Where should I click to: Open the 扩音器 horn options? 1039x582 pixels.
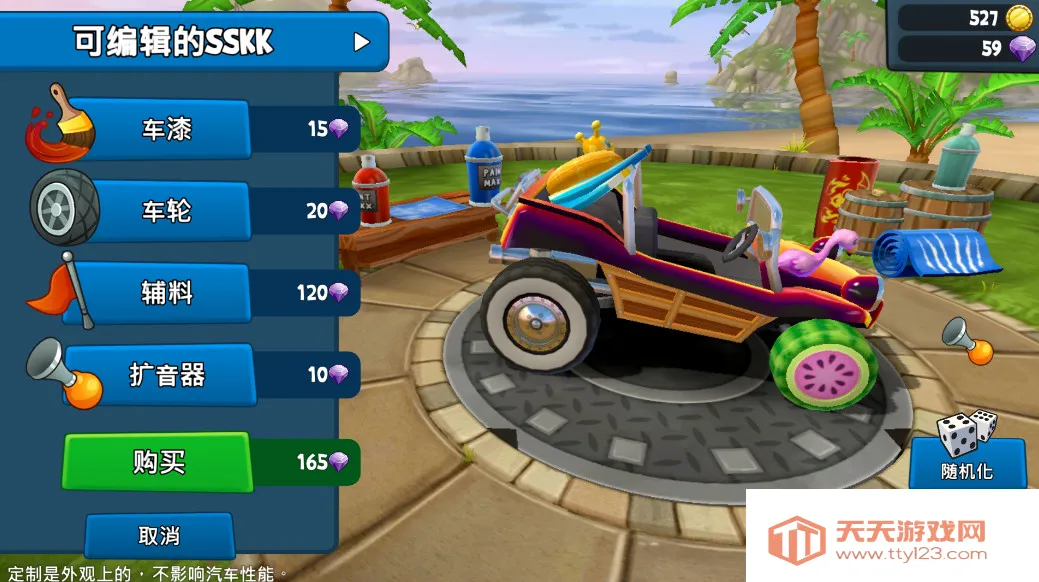coord(165,375)
